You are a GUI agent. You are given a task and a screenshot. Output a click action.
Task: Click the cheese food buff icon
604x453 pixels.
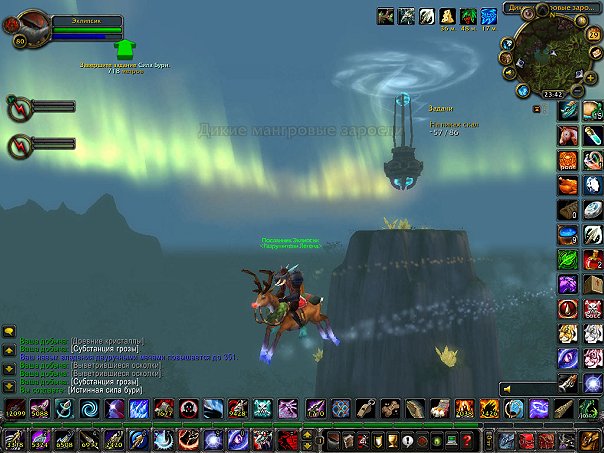[447, 16]
